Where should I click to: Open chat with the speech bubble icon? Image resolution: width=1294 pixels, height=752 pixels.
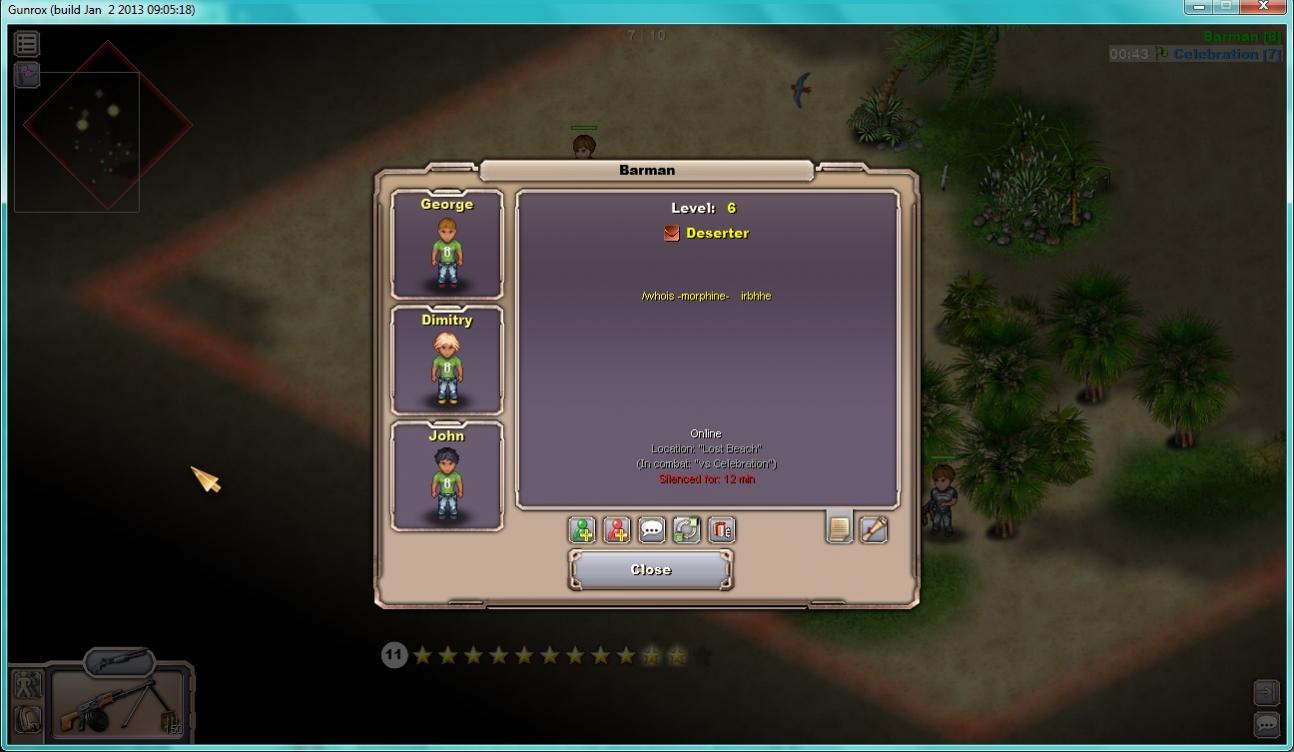tap(652, 530)
